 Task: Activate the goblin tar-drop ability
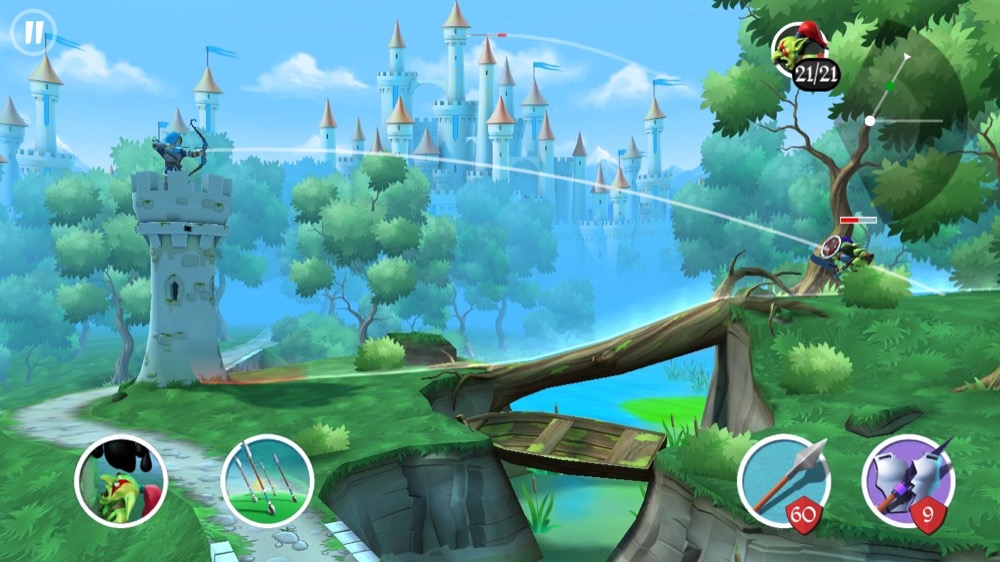(121, 481)
